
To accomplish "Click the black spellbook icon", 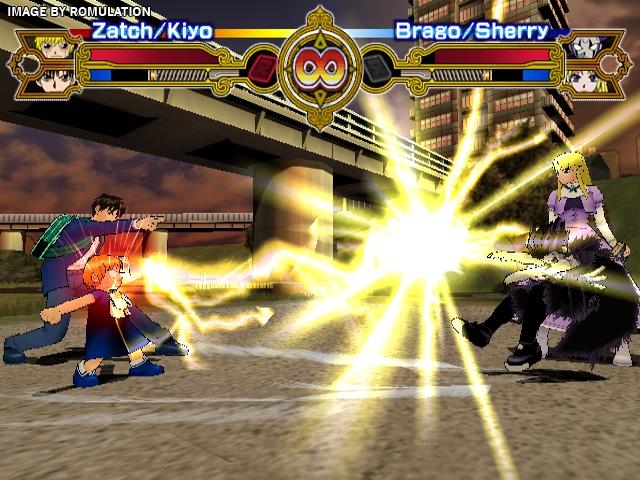I will click(377, 68).
